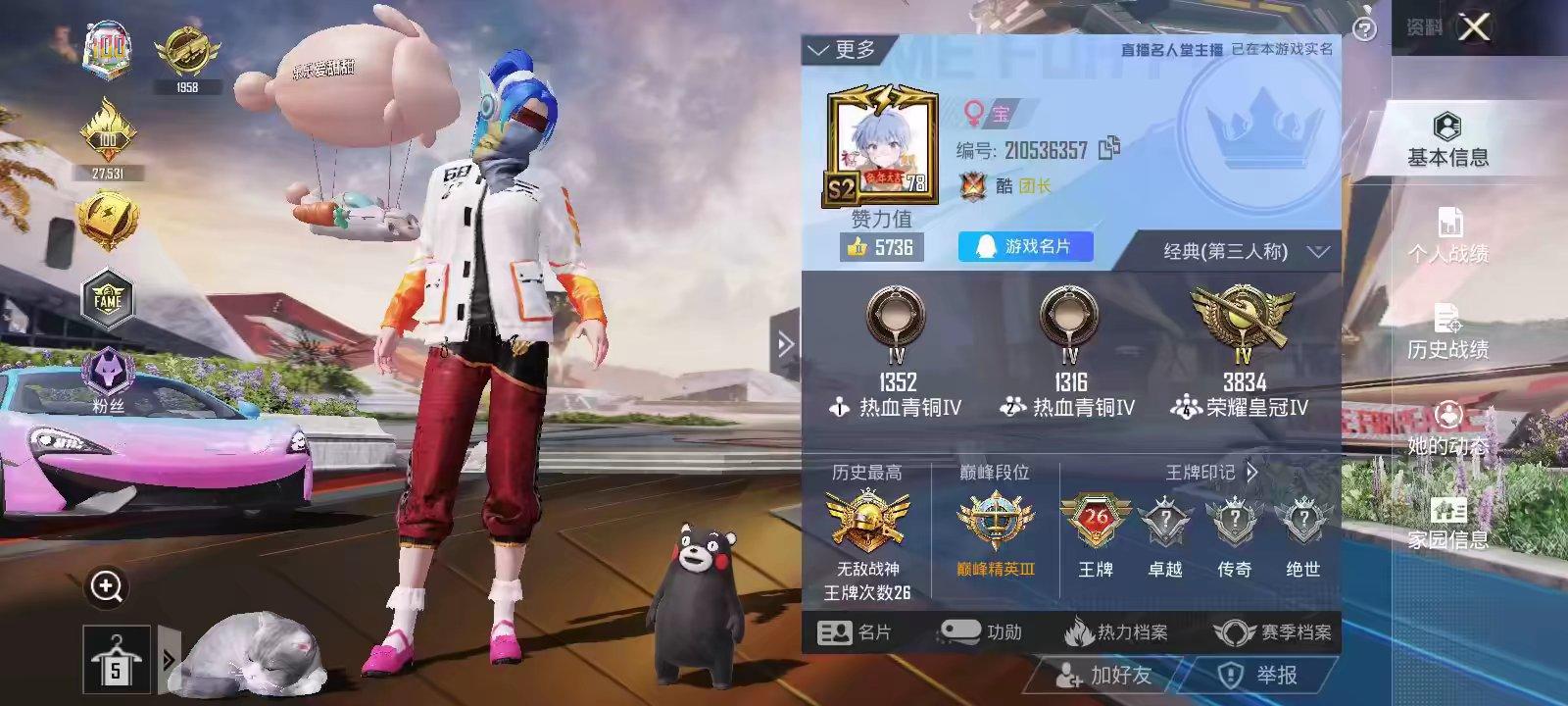This screenshot has height=706, width=1568.
Task: Select the purple 粉丝 fan badge
Action: click(x=107, y=368)
